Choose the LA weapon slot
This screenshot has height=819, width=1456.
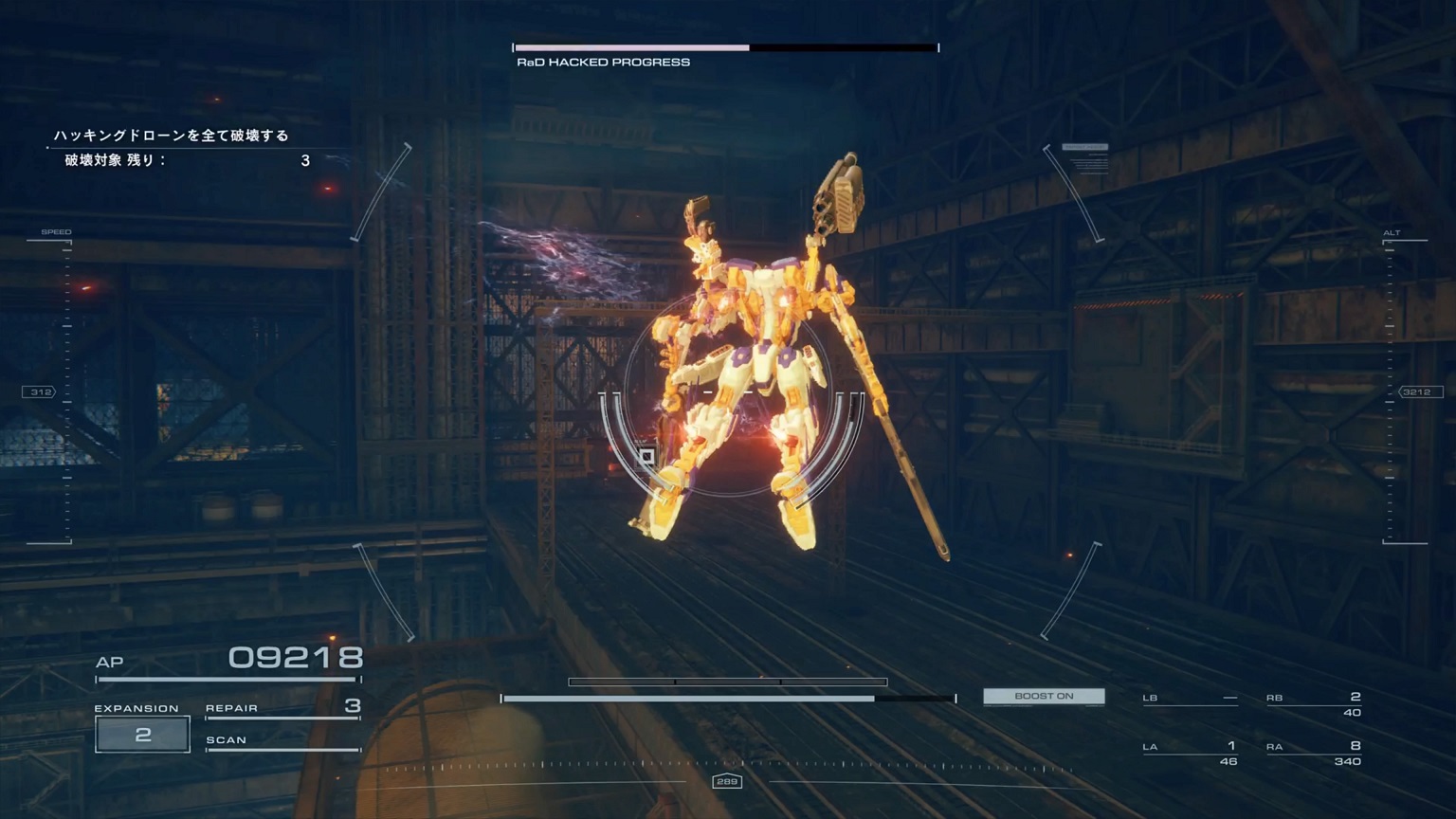(1191, 753)
